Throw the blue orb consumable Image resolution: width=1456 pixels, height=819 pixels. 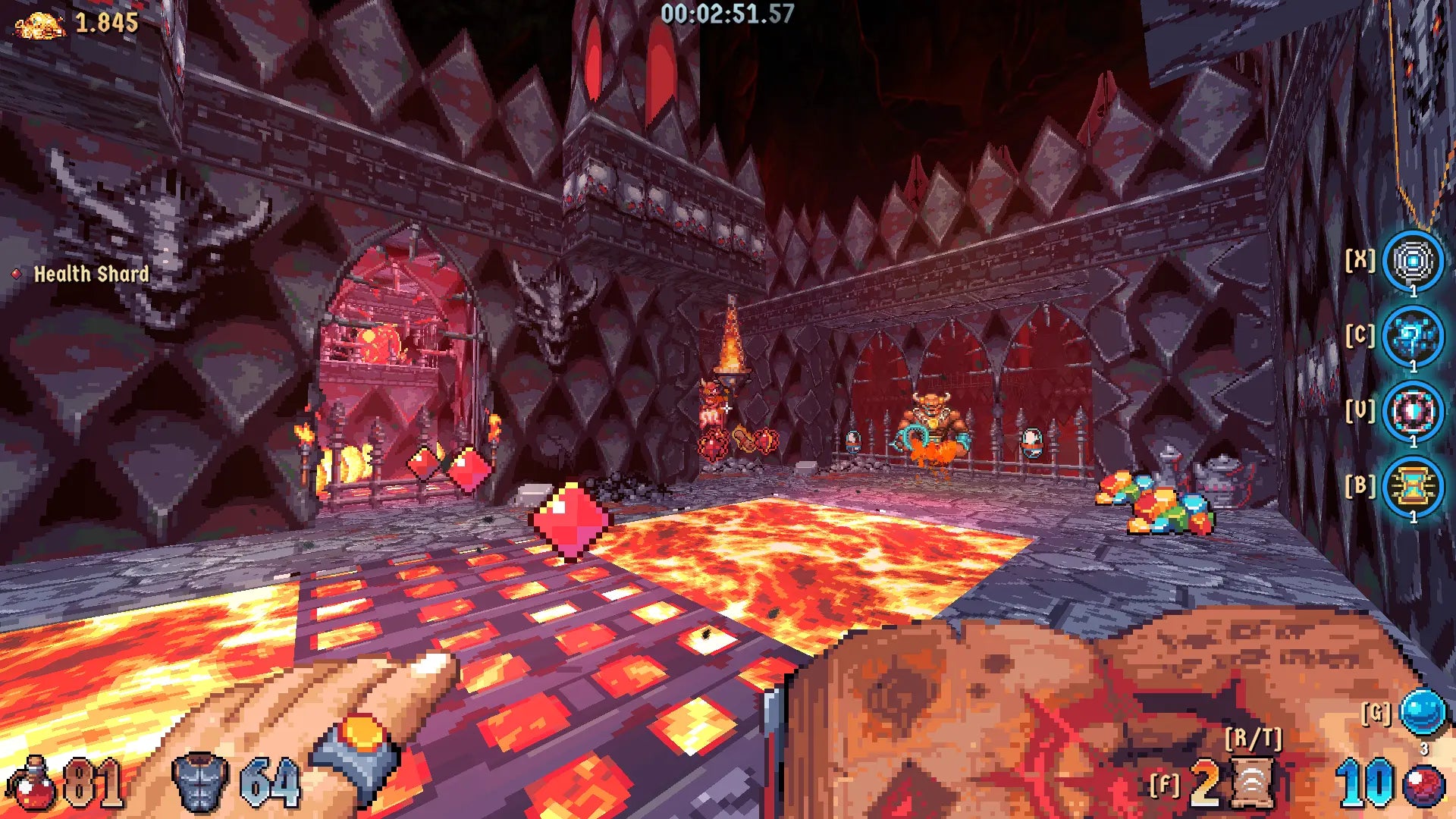pyautogui.click(x=1423, y=712)
